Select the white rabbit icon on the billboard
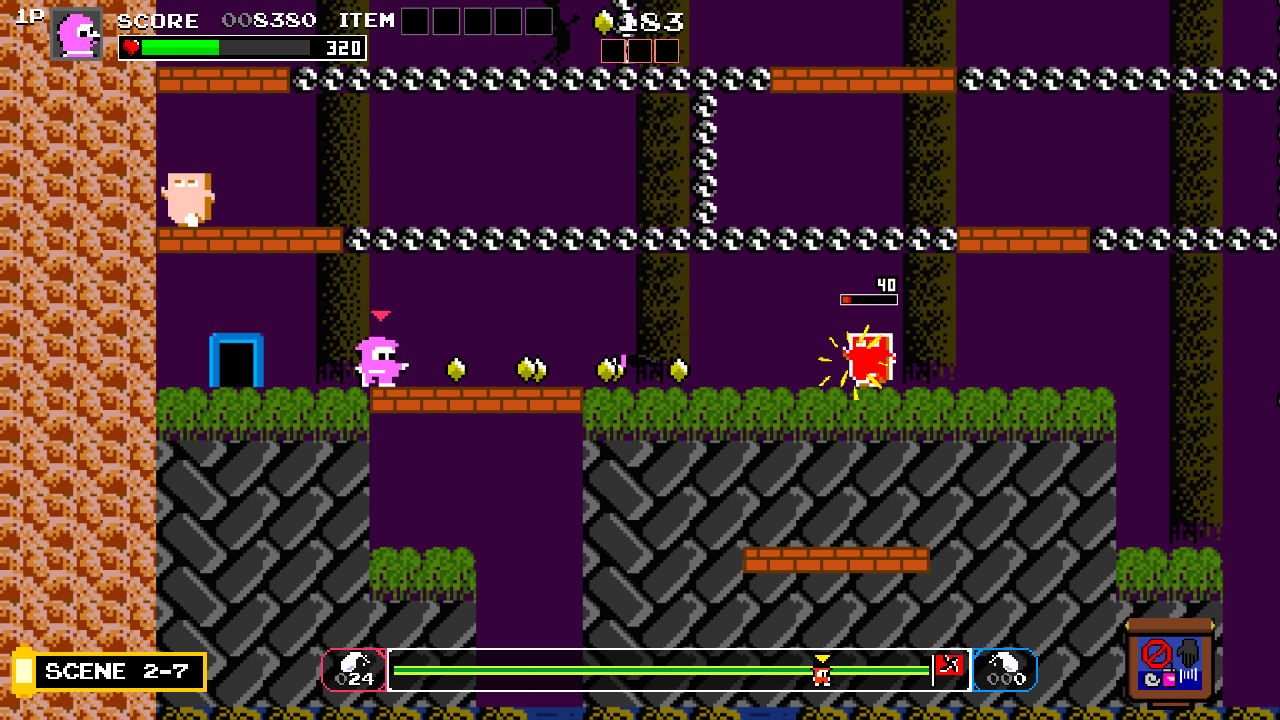1280x720 pixels. click(x=1152, y=680)
